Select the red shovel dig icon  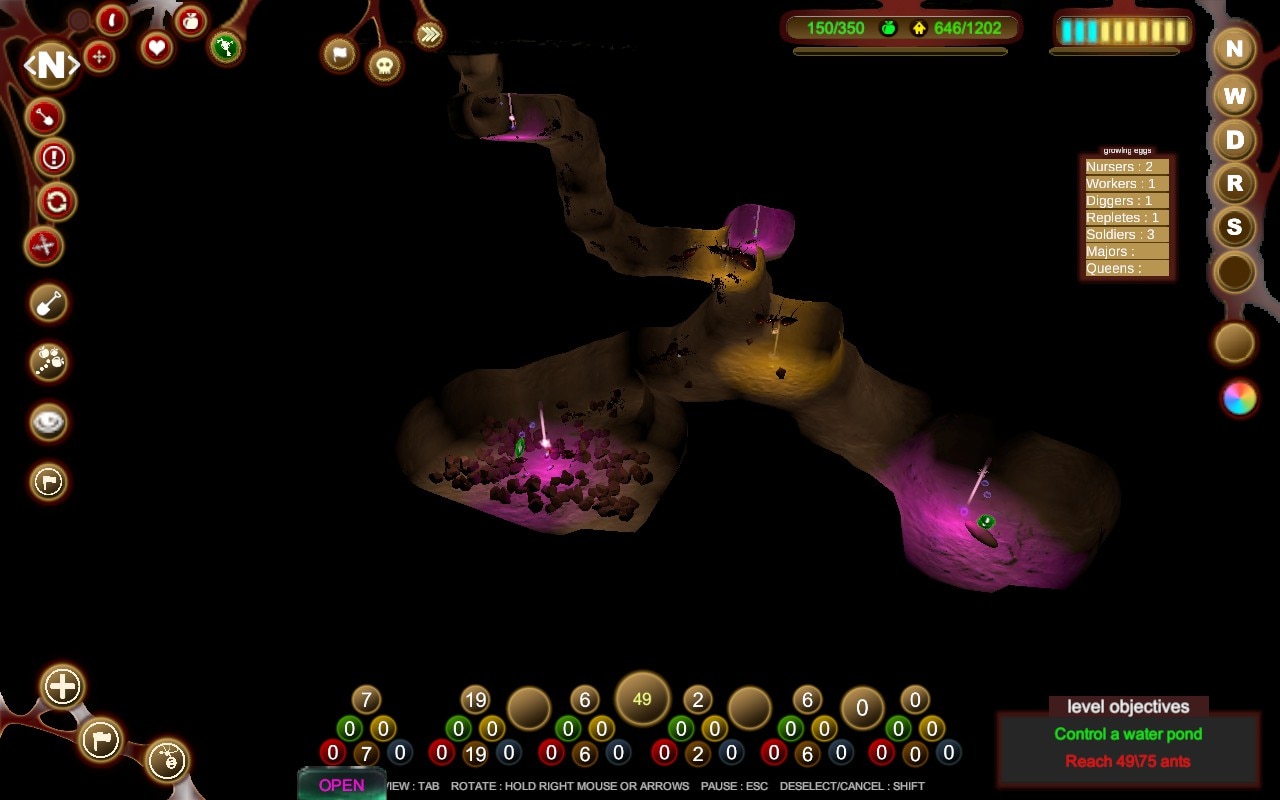coord(45,117)
